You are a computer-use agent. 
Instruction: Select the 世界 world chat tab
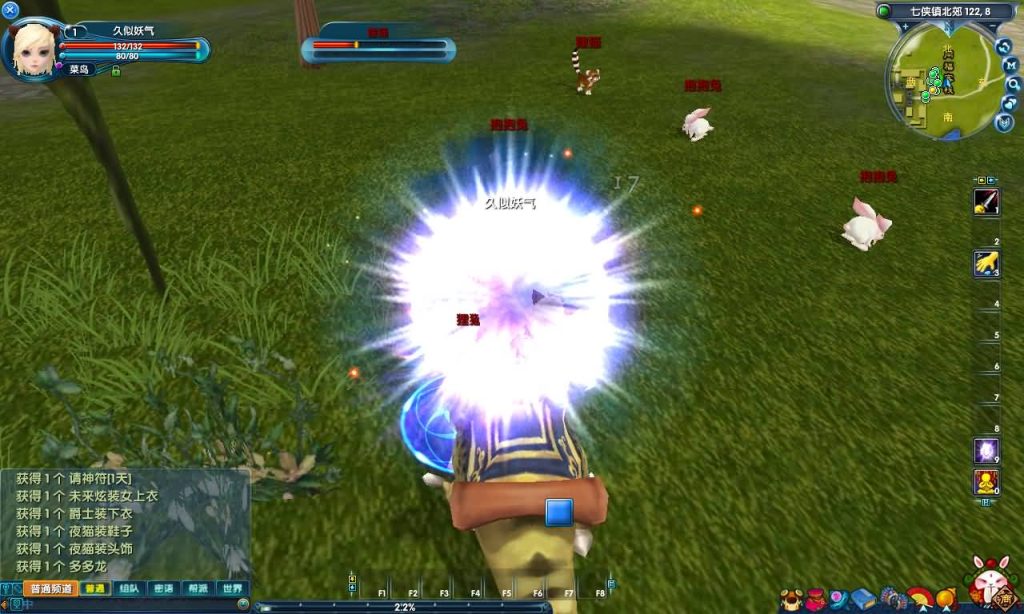pyautogui.click(x=232, y=589)
